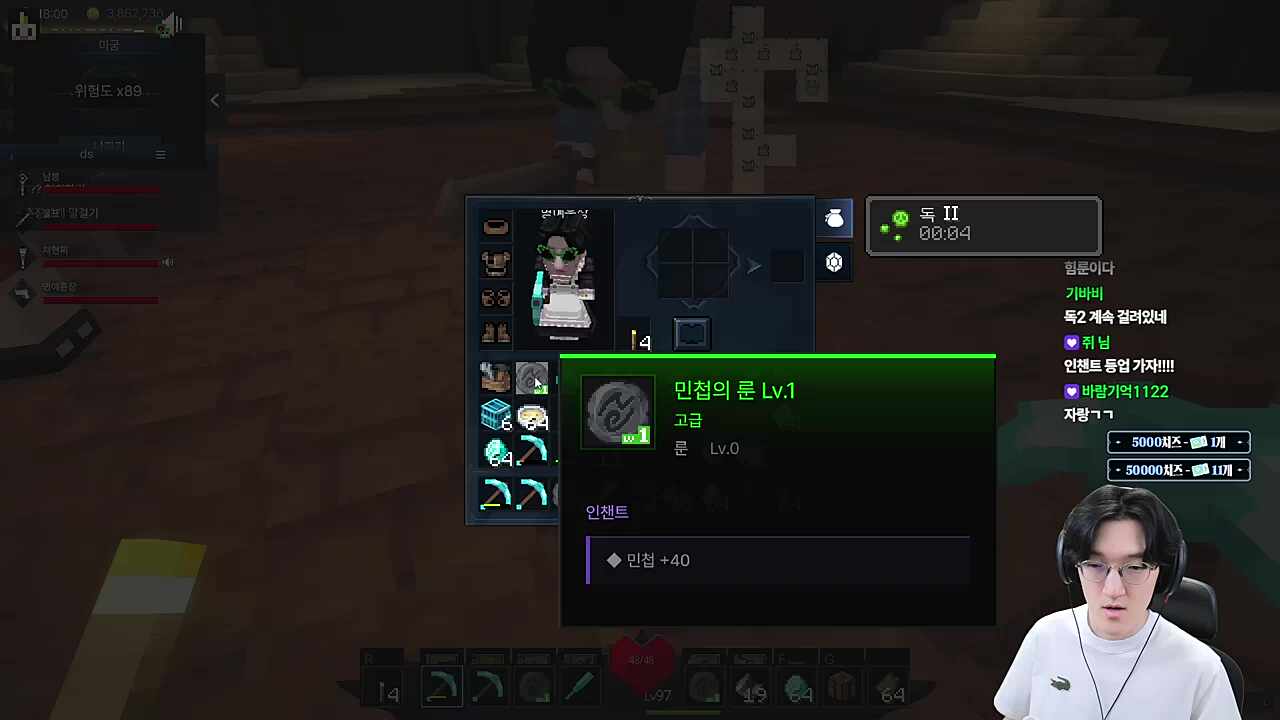Click the gem icon below the pouch icon

[x=834, y=262]
